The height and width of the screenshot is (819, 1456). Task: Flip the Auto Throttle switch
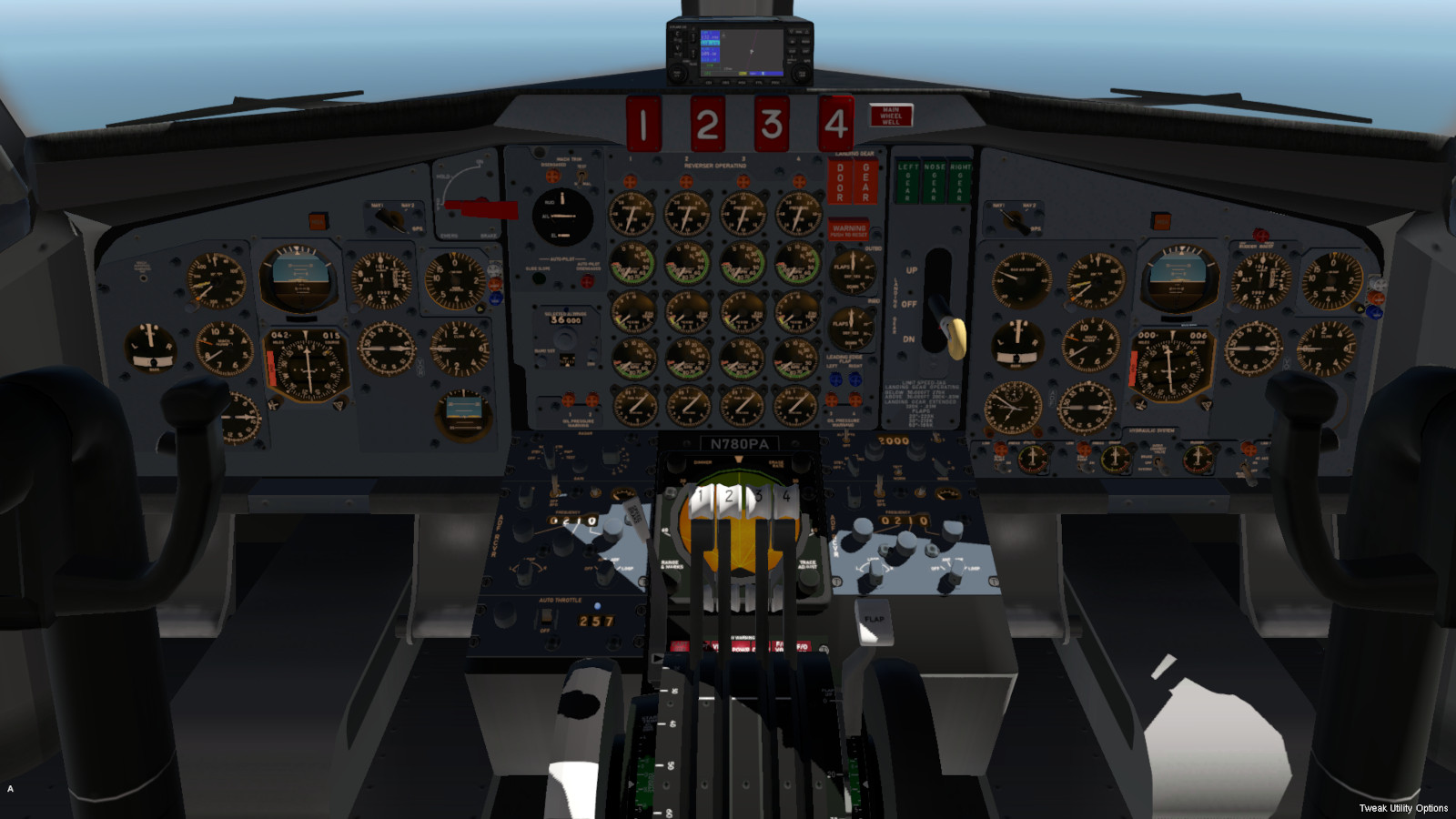point(546,617)
